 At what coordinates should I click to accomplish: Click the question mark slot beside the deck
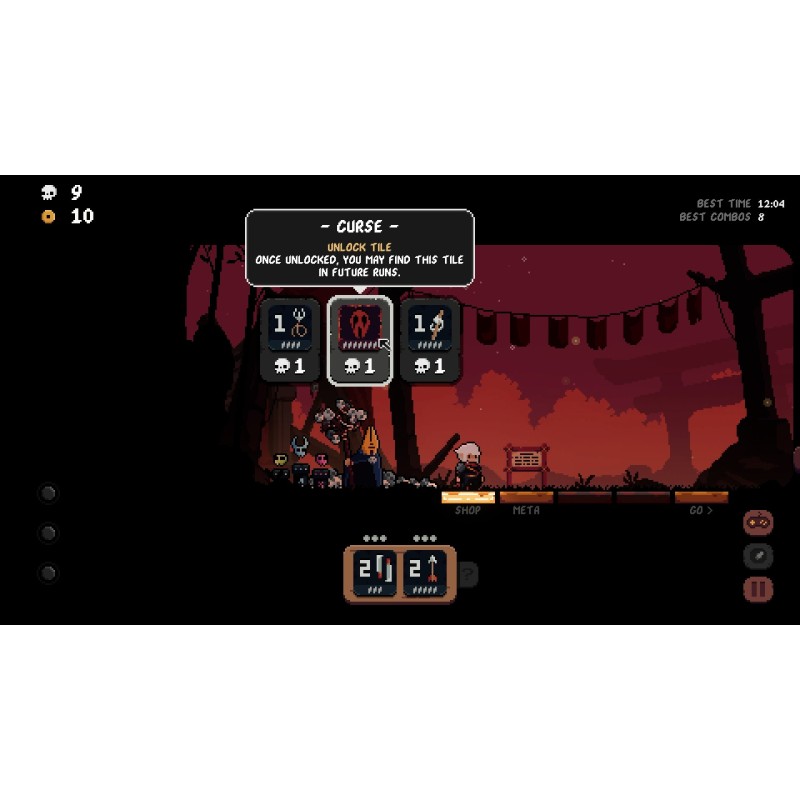(x=468, y=574)
